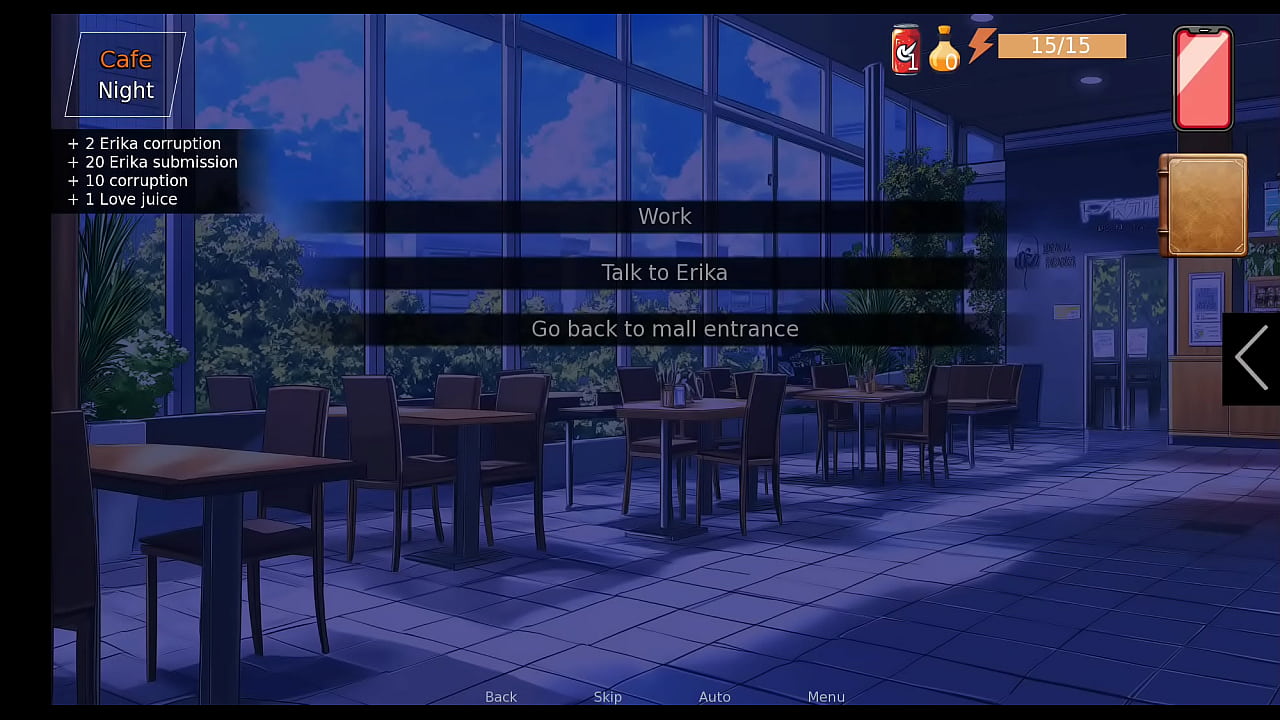
Task: Click the left arrow side panel toggle
Action: [x=1250, y=358]
